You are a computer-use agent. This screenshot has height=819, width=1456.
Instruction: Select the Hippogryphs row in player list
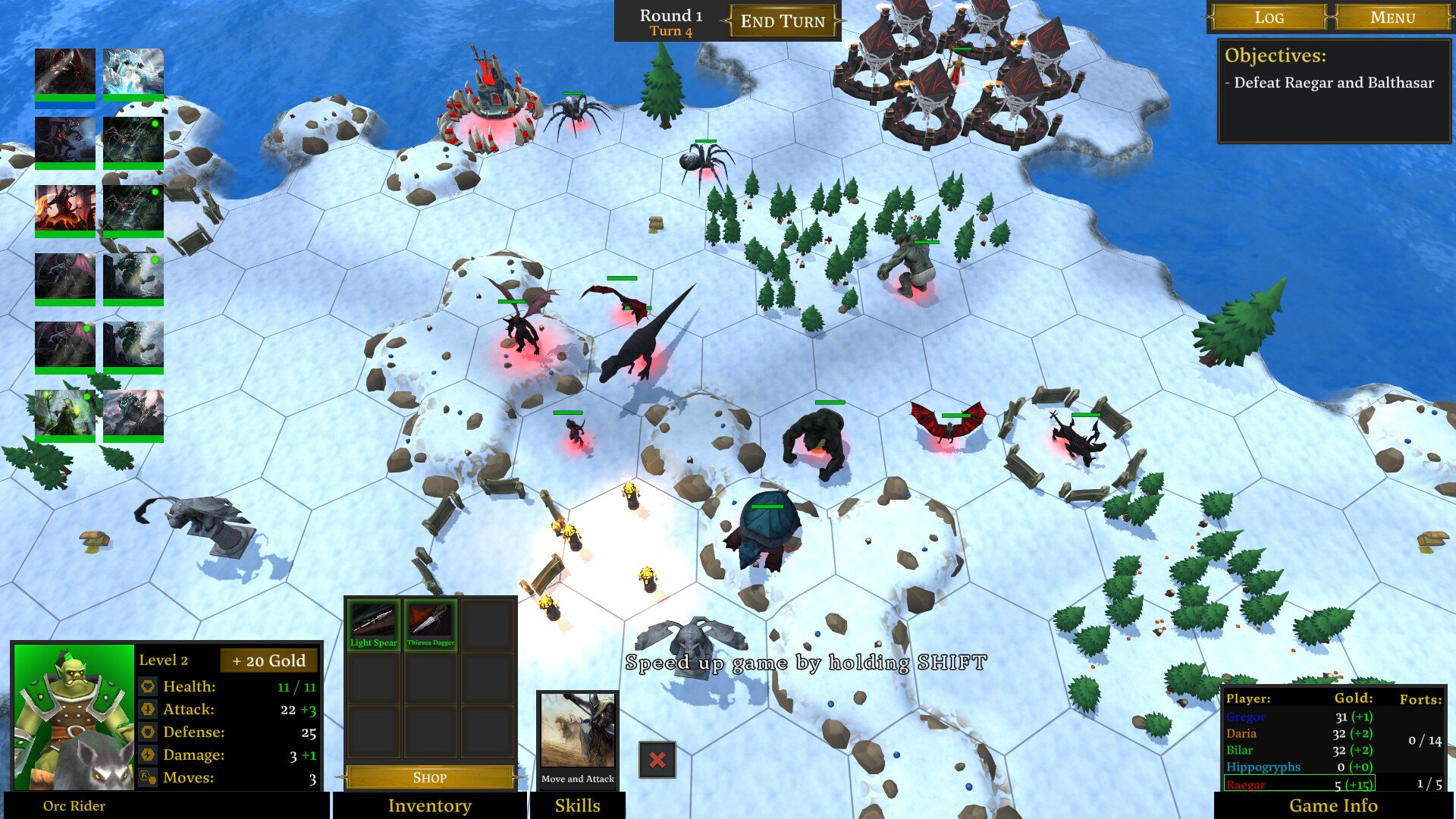(x=1299, y=767)
